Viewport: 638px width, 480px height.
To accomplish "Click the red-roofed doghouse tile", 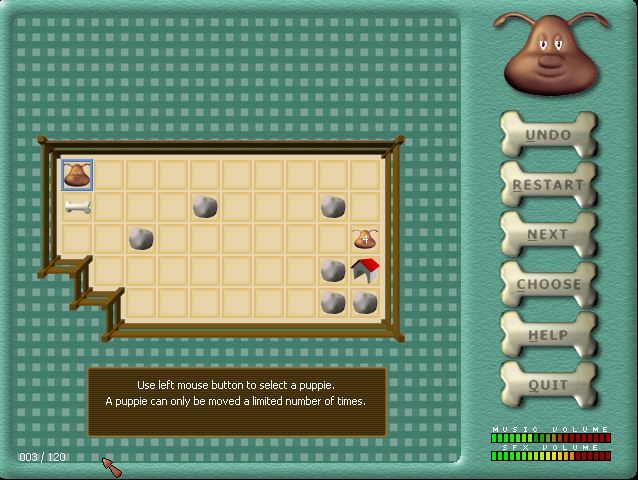I will (365, 270).
